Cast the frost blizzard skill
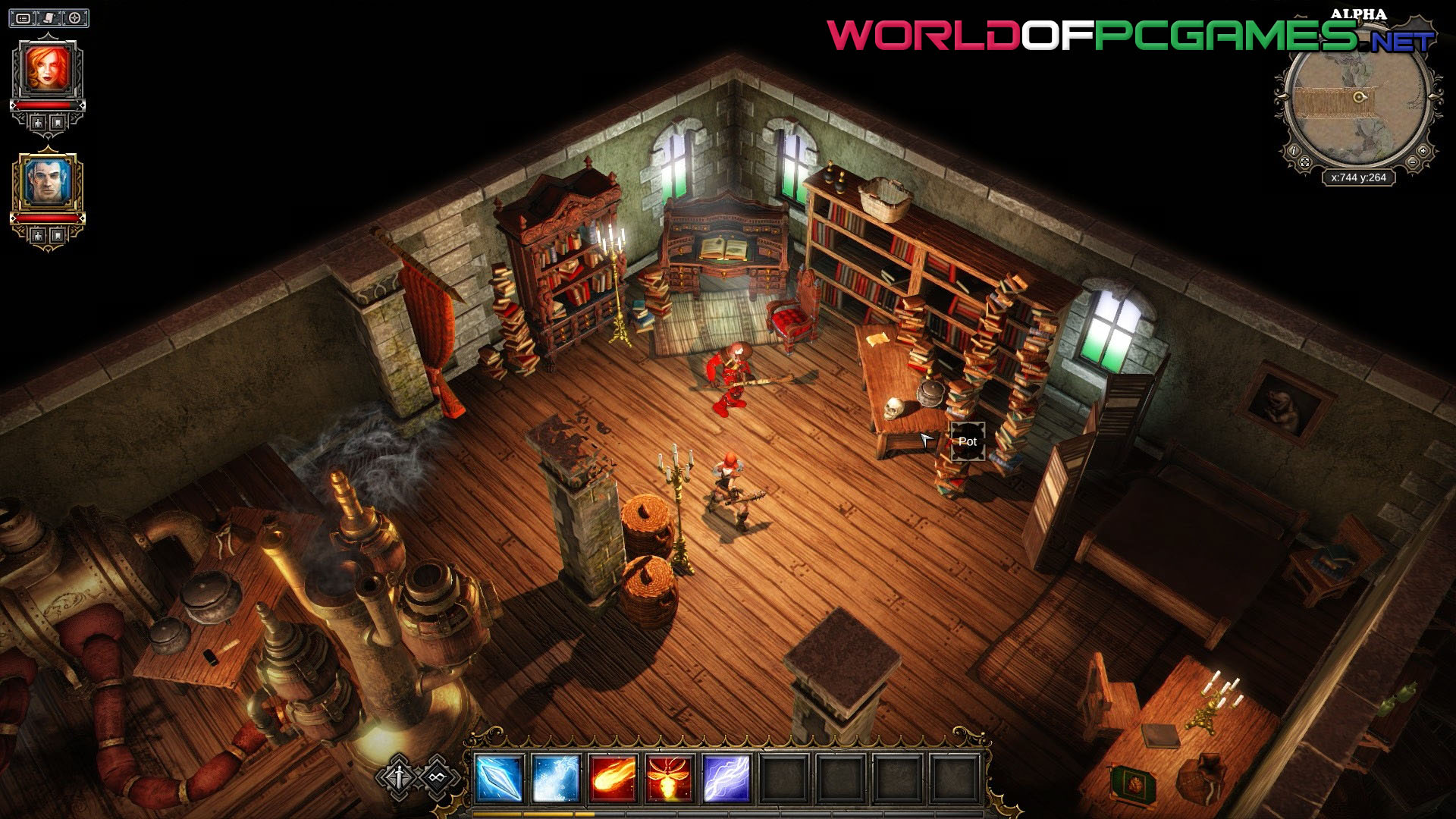The image size is (1456, 819). (x=556, y=778)
